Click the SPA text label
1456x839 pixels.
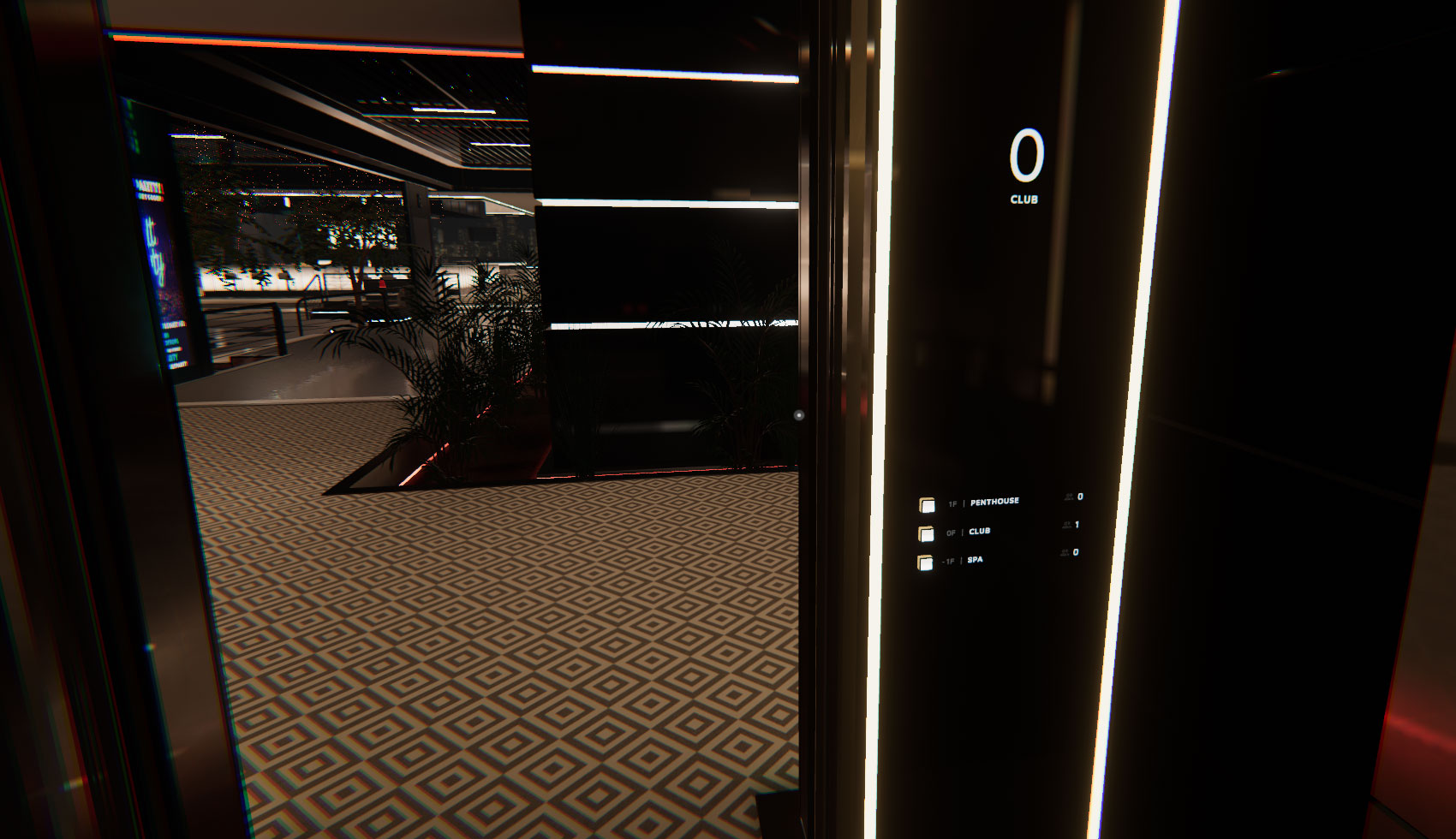click(x=975, y=561)
